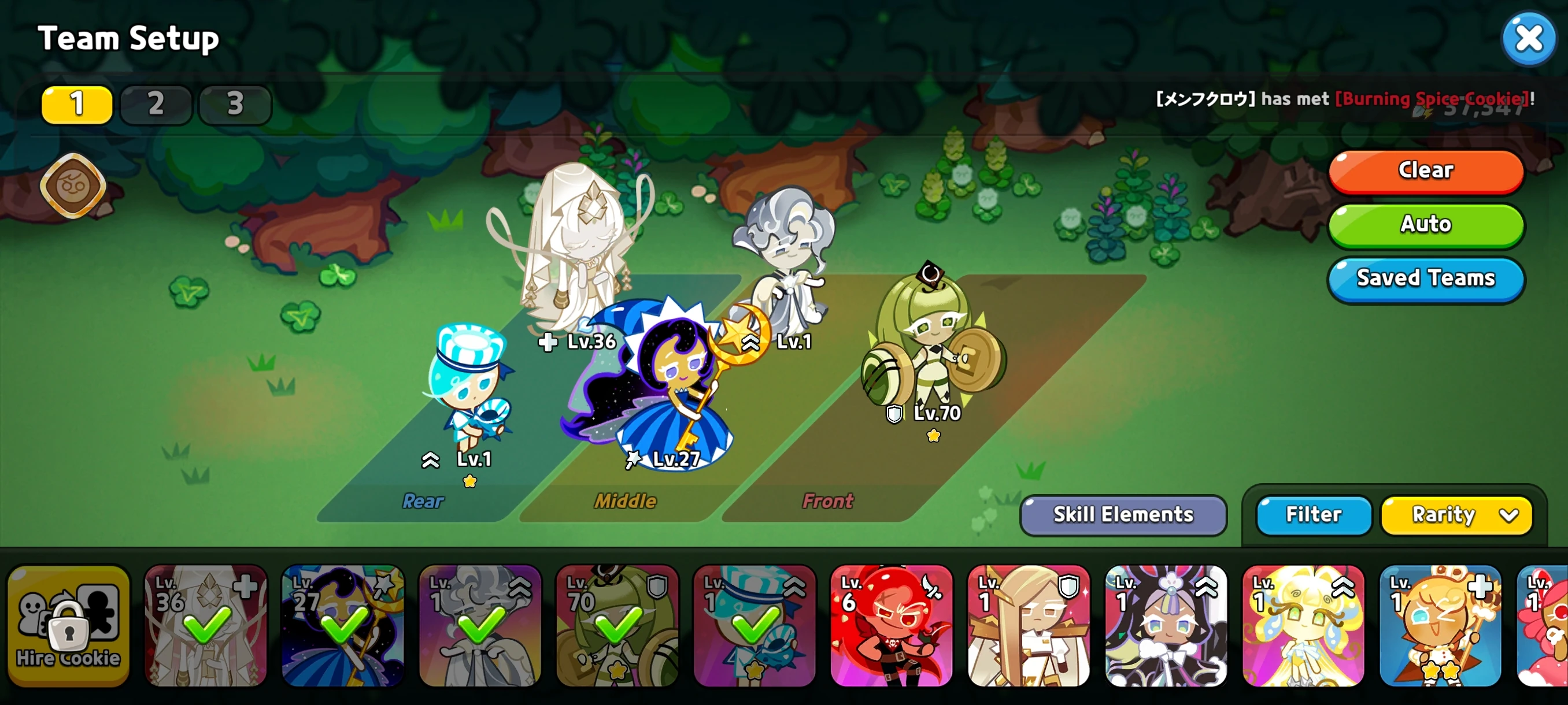This screenshot has height=705, width=1568.
Task: Open the Hire Cookie slot
Action: coord(68,624)
